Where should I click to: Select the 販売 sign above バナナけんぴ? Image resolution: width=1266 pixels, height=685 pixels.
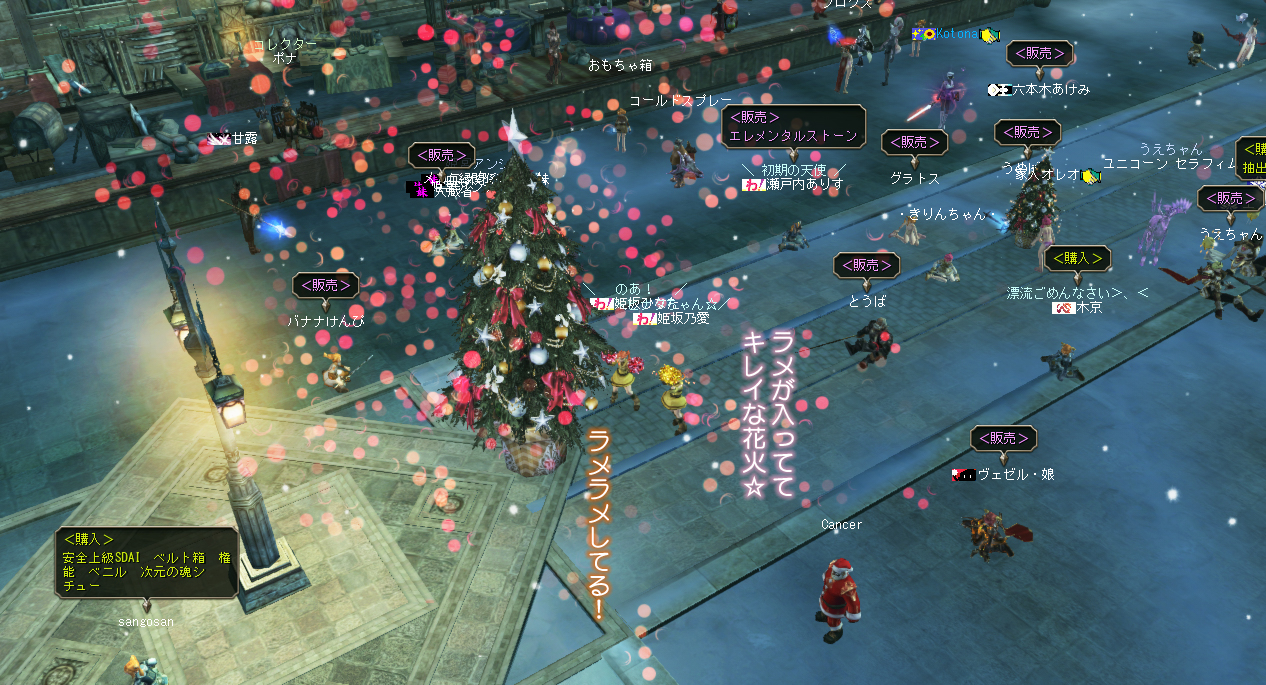point(325,286)
